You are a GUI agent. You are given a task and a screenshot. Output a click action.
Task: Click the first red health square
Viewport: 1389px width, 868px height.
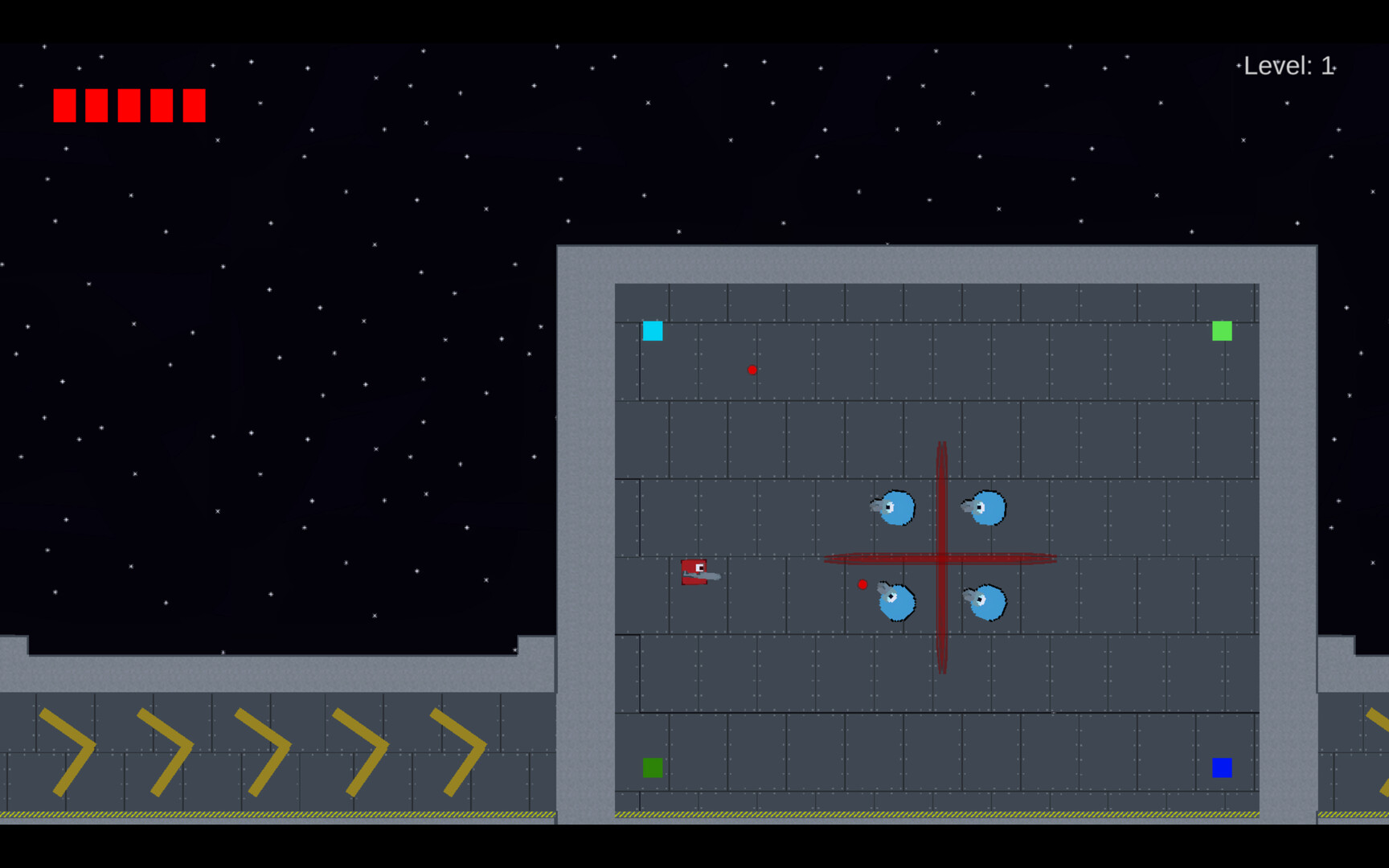(x=64, y=104)
